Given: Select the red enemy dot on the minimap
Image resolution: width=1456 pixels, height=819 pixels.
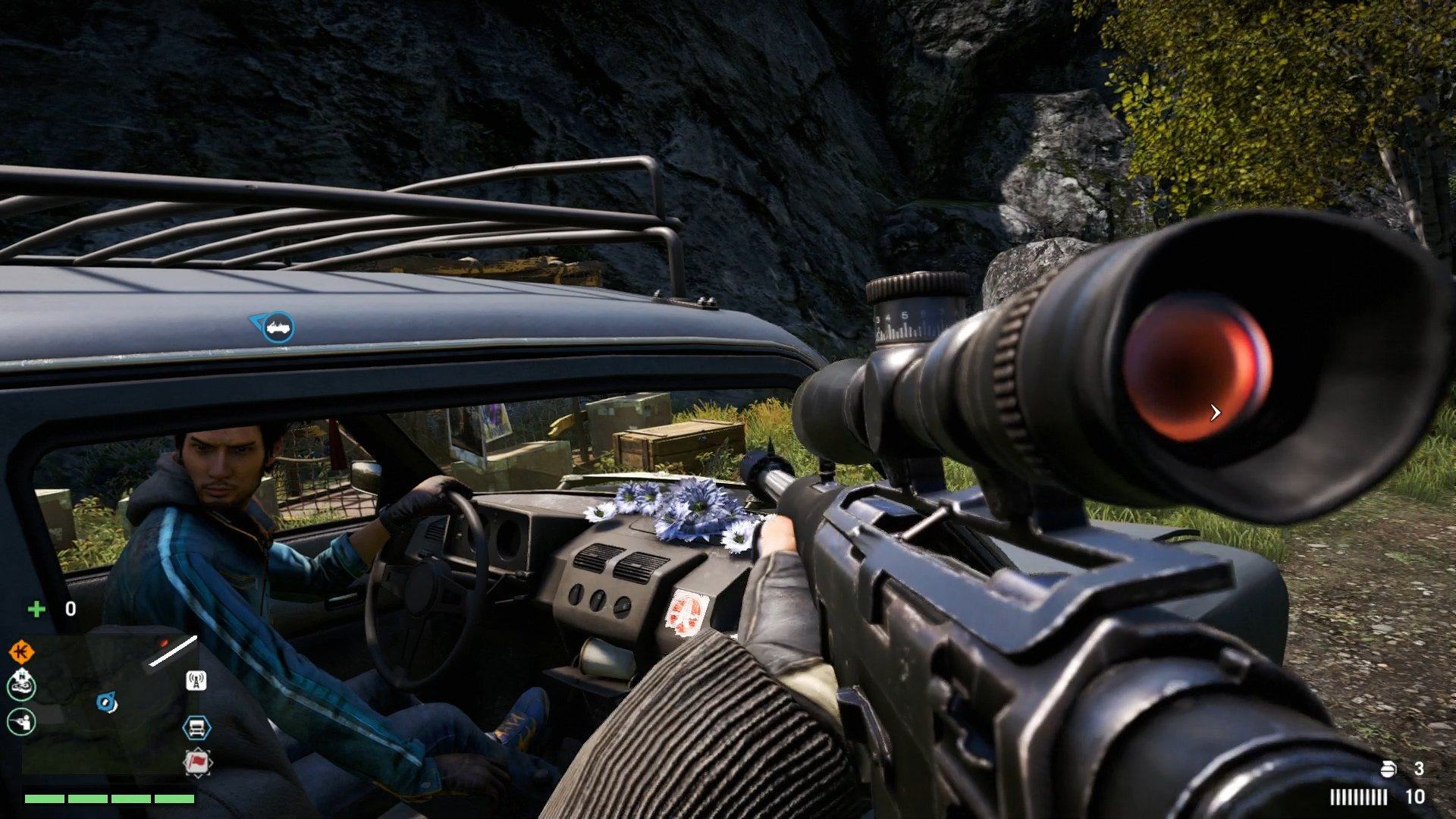Looking at the screenshot, I should coord(163,642).
